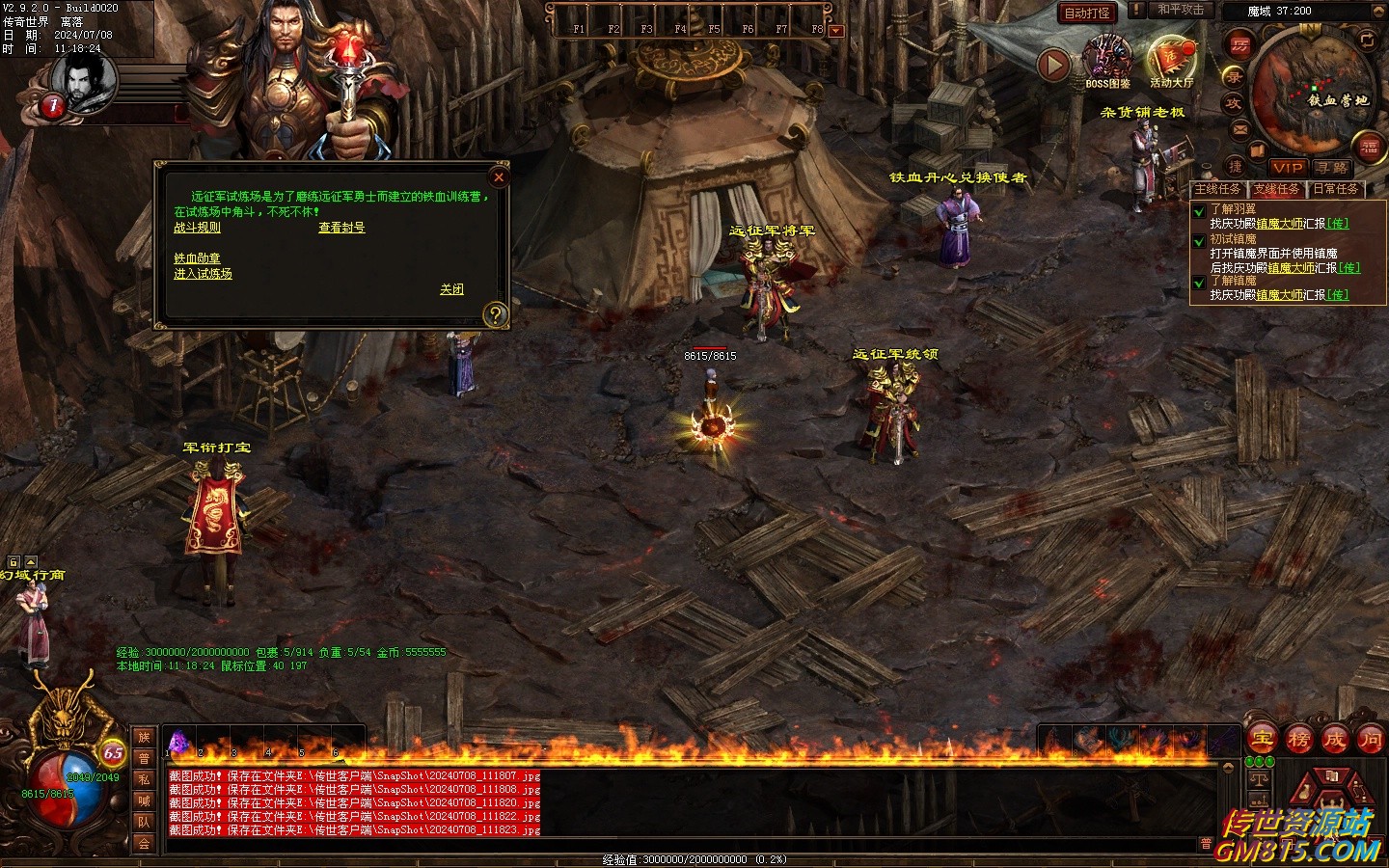Toggle the 自动打怪 auto-fight button
Viewport: 1389px width, 868px height.
(1087, 13)
